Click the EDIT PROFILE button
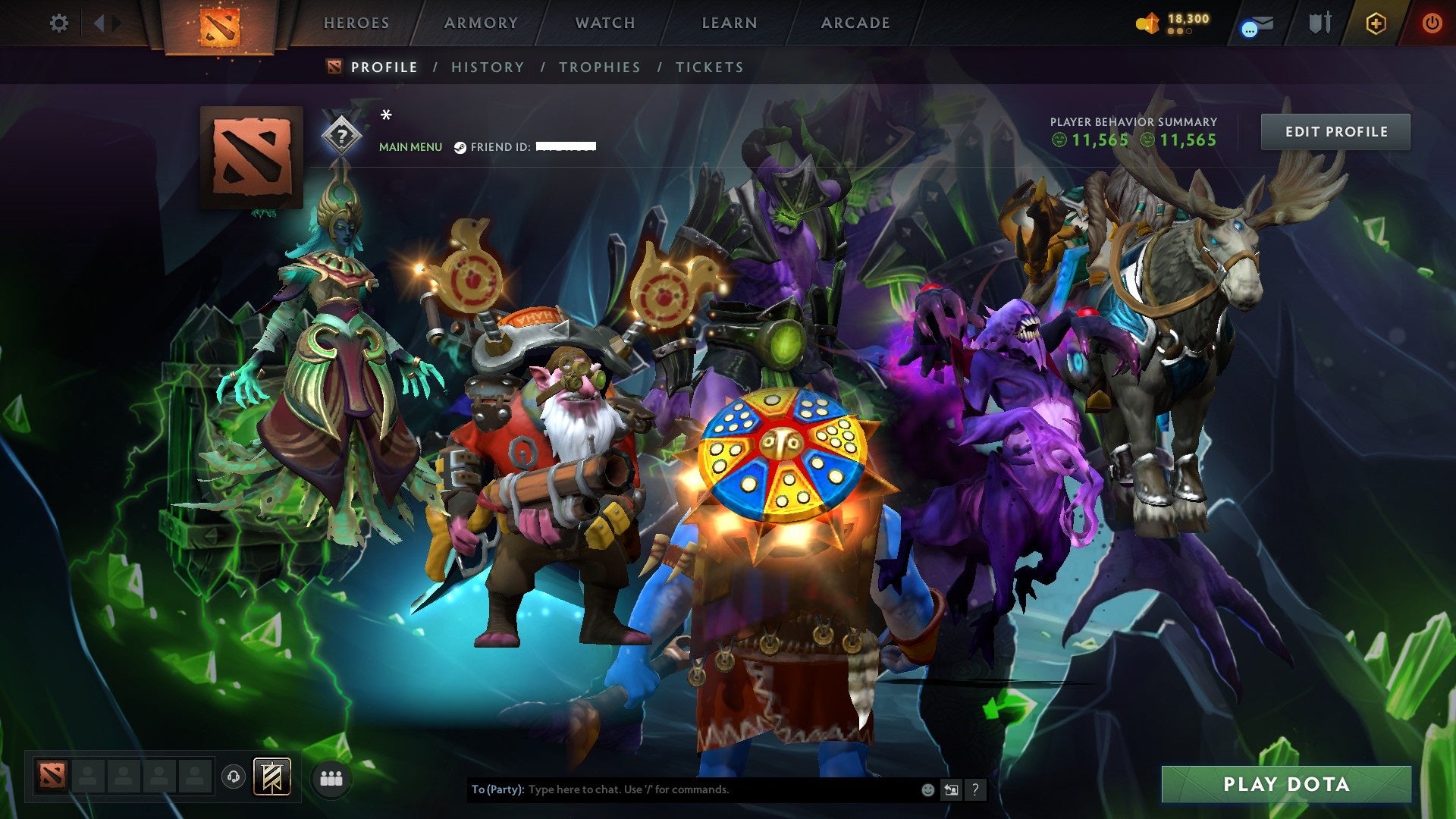The width and height of the screenshot is (1456, 819). tap(1335, 130)
